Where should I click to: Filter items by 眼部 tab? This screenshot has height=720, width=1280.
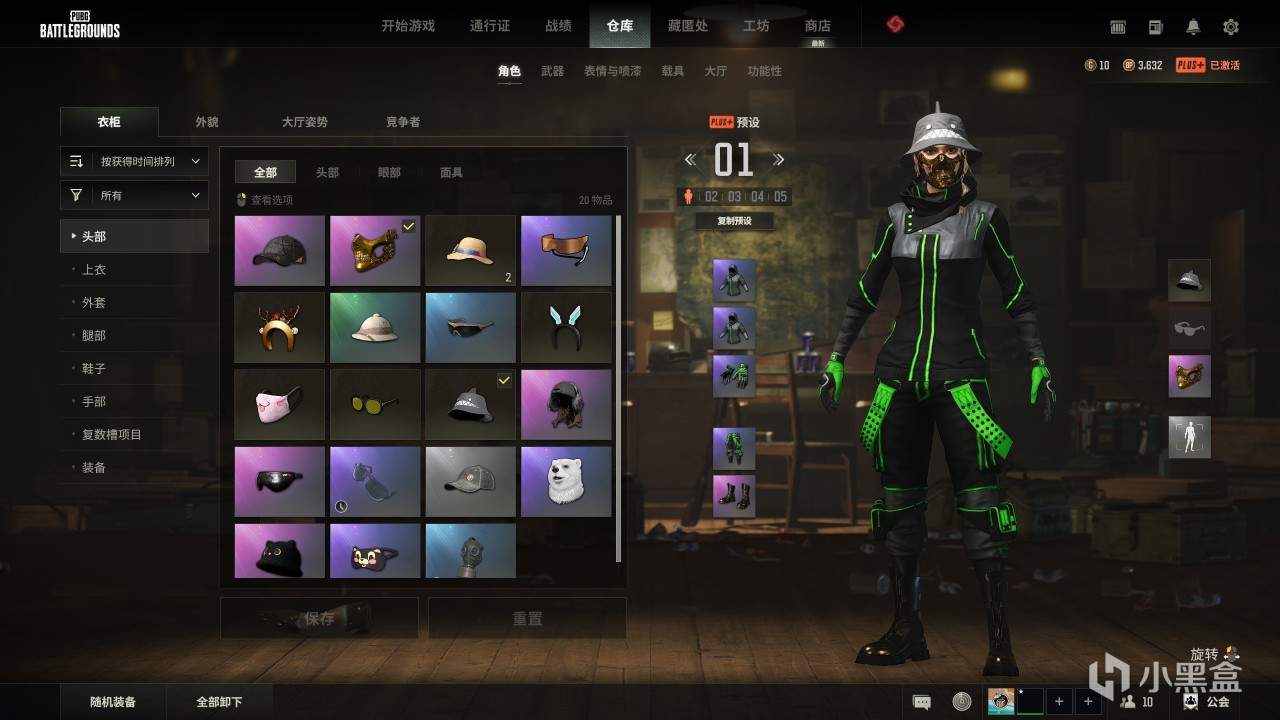tap(389, 173)
